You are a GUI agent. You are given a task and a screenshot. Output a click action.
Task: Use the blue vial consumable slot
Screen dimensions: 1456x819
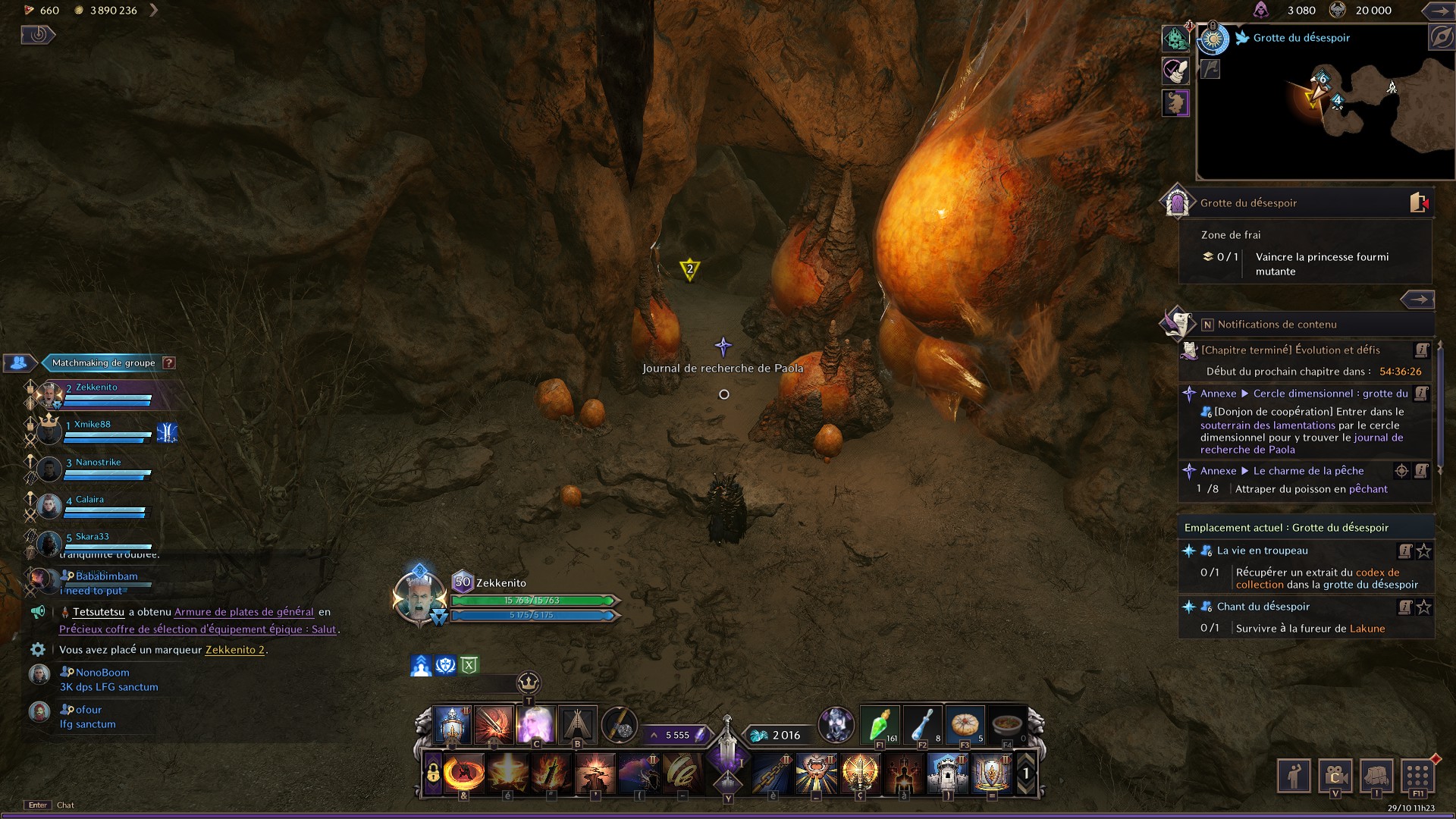[x=922, y=726]
